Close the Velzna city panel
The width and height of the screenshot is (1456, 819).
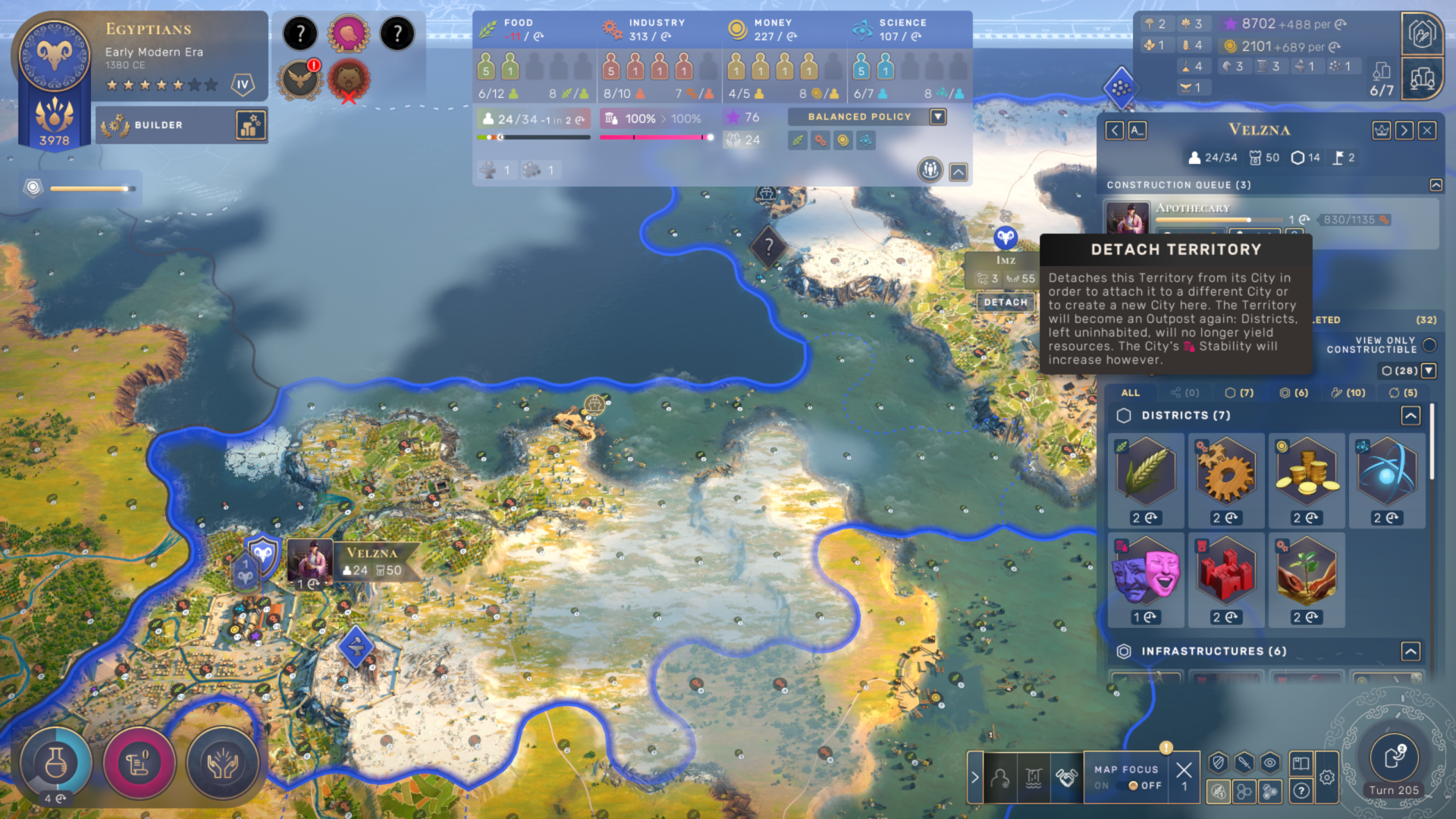click(x=1427, y=130)
